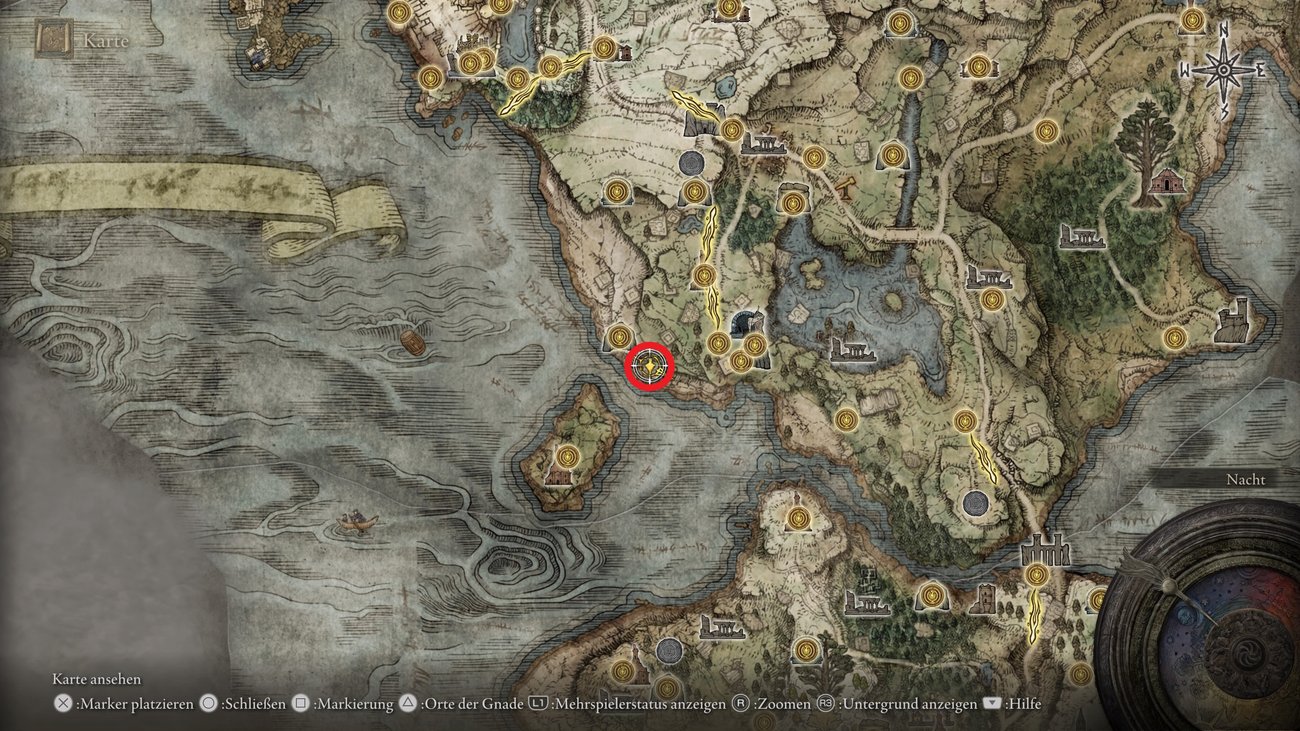Choose the grace marker beside the east coast tower
Image resolution: width=1300 pixels, height=731 pixels.
[1175, 338]
